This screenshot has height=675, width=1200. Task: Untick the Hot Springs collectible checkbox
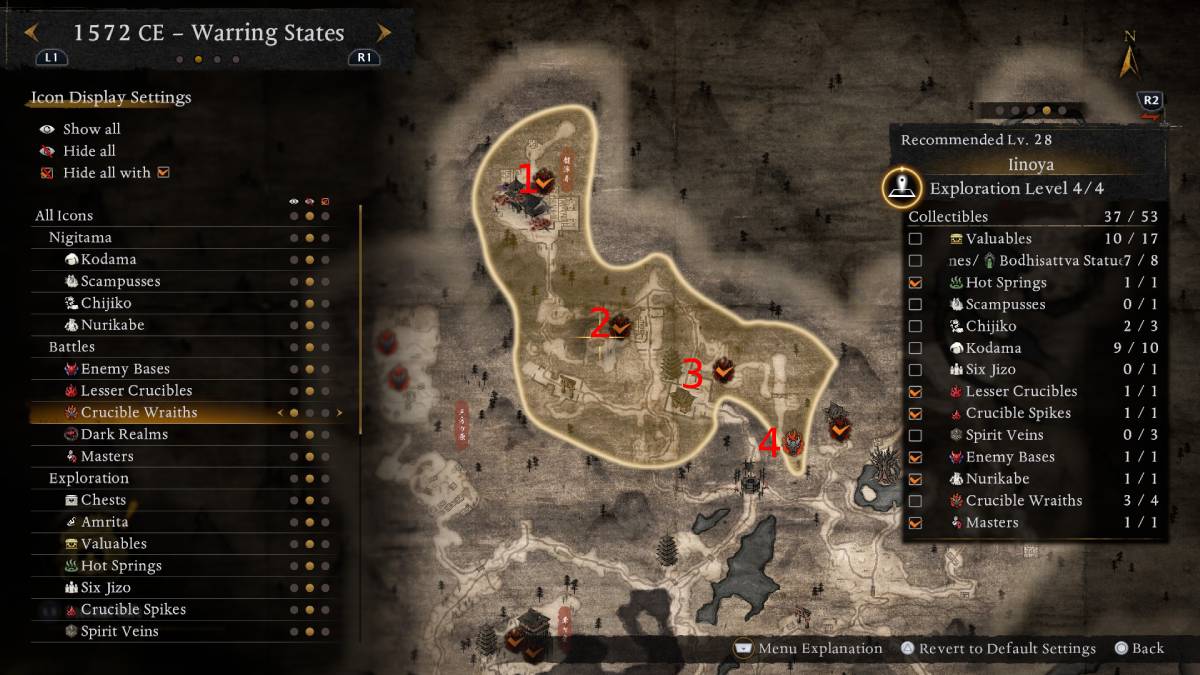tap(915, 283)
